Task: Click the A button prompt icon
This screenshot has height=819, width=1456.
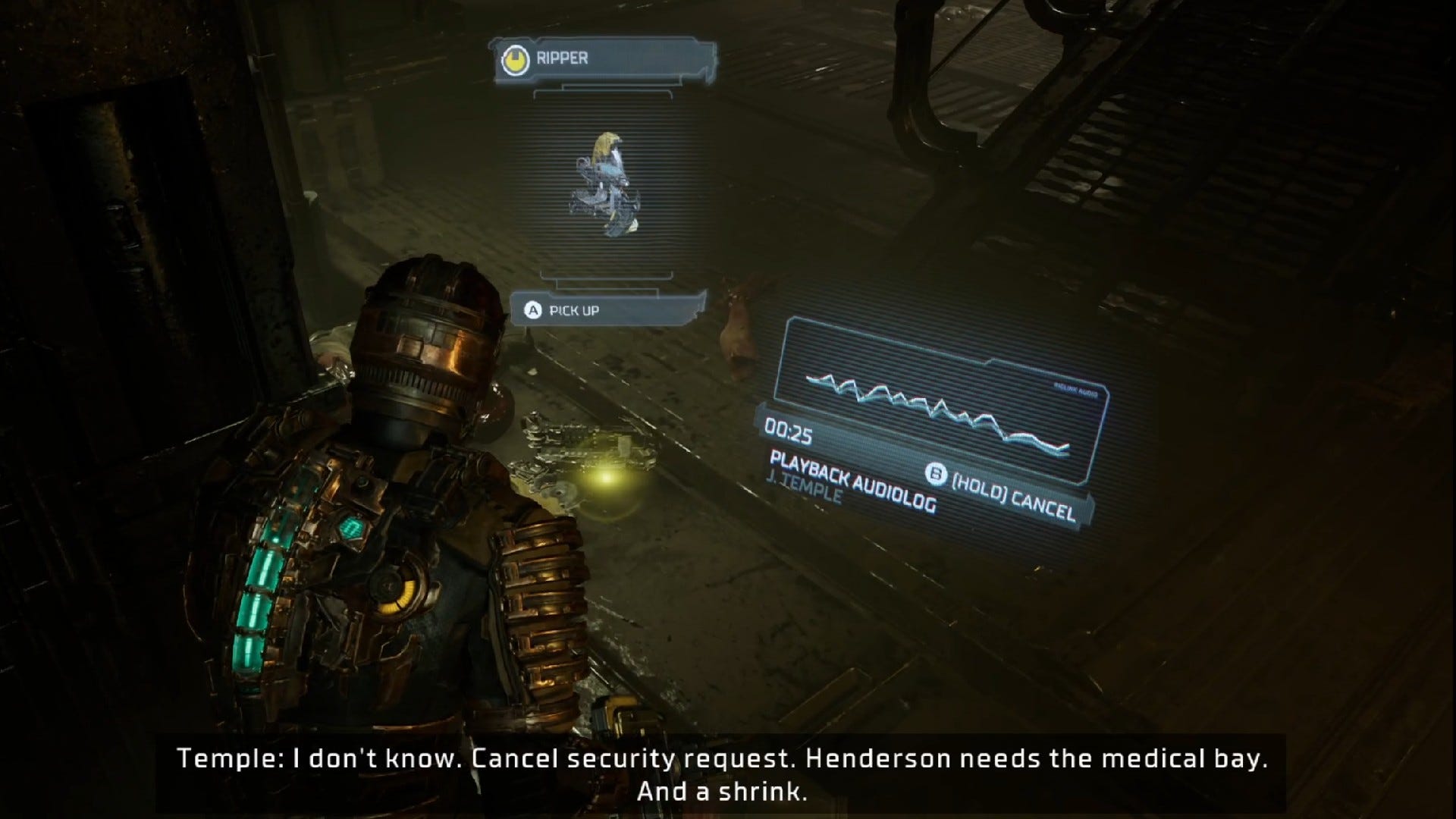Action: [x=533, y=309]
